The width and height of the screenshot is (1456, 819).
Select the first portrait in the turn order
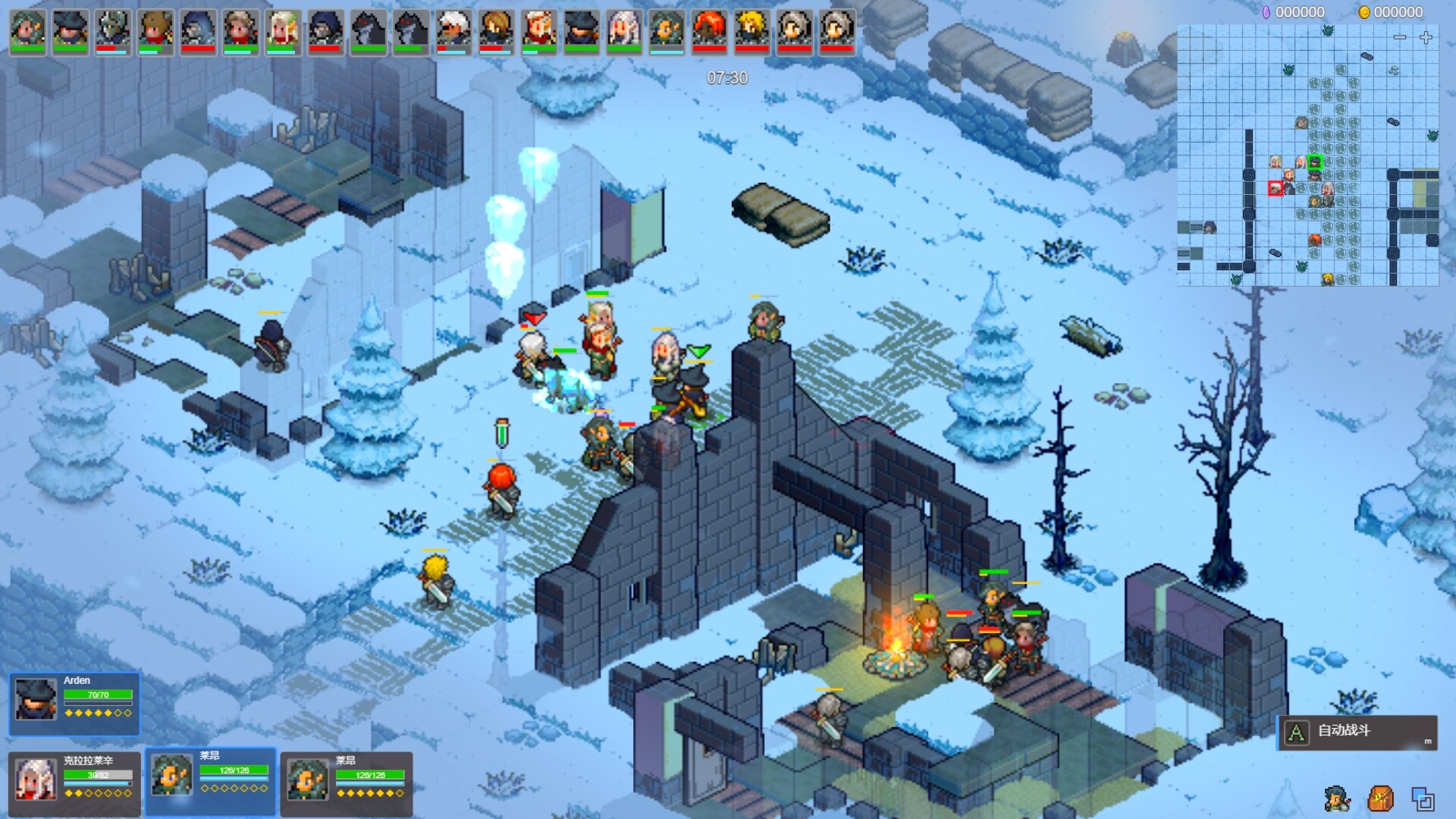(x=28, y=31)
